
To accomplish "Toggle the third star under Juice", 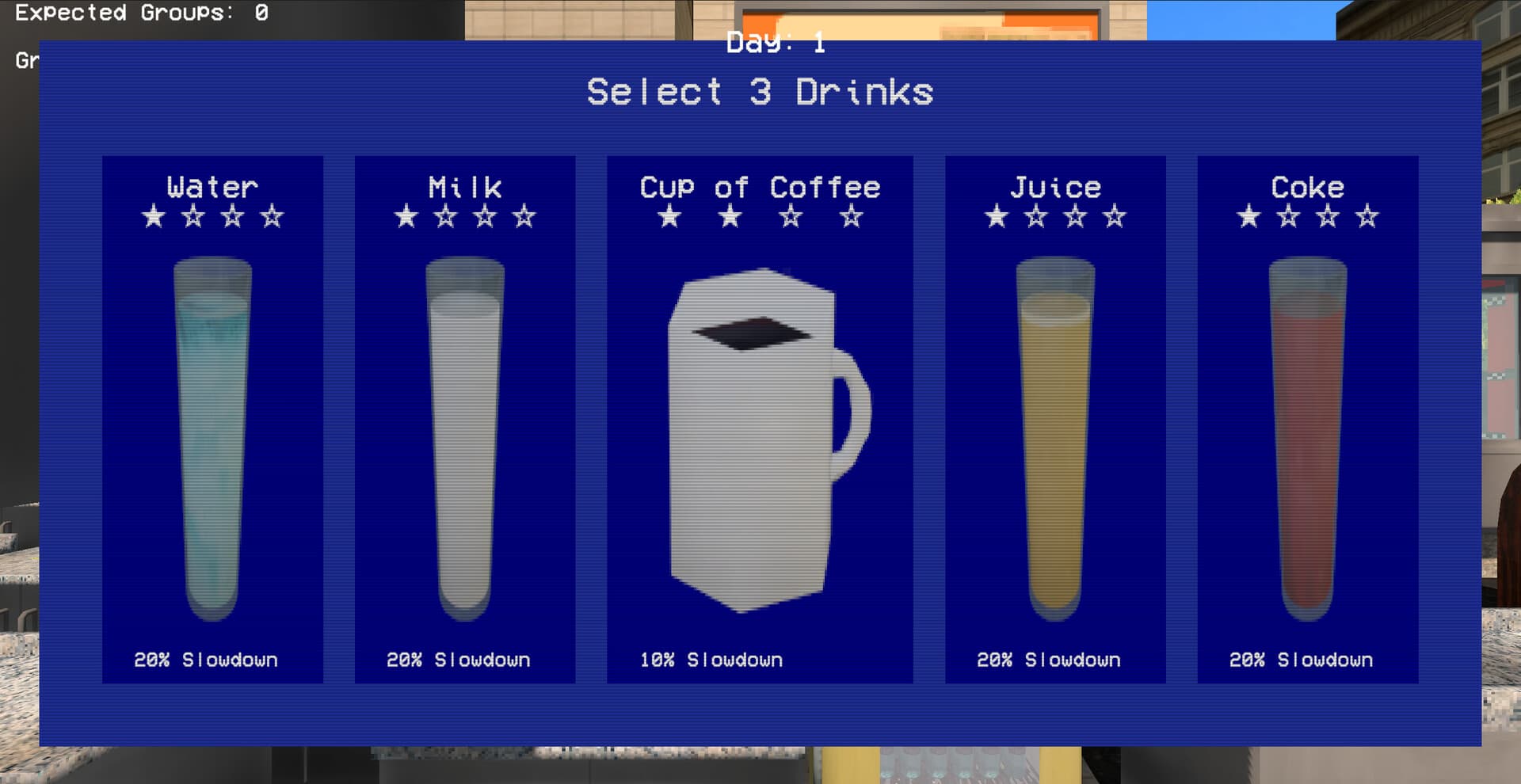I will pyautogui.click(x=1076, y=215).
